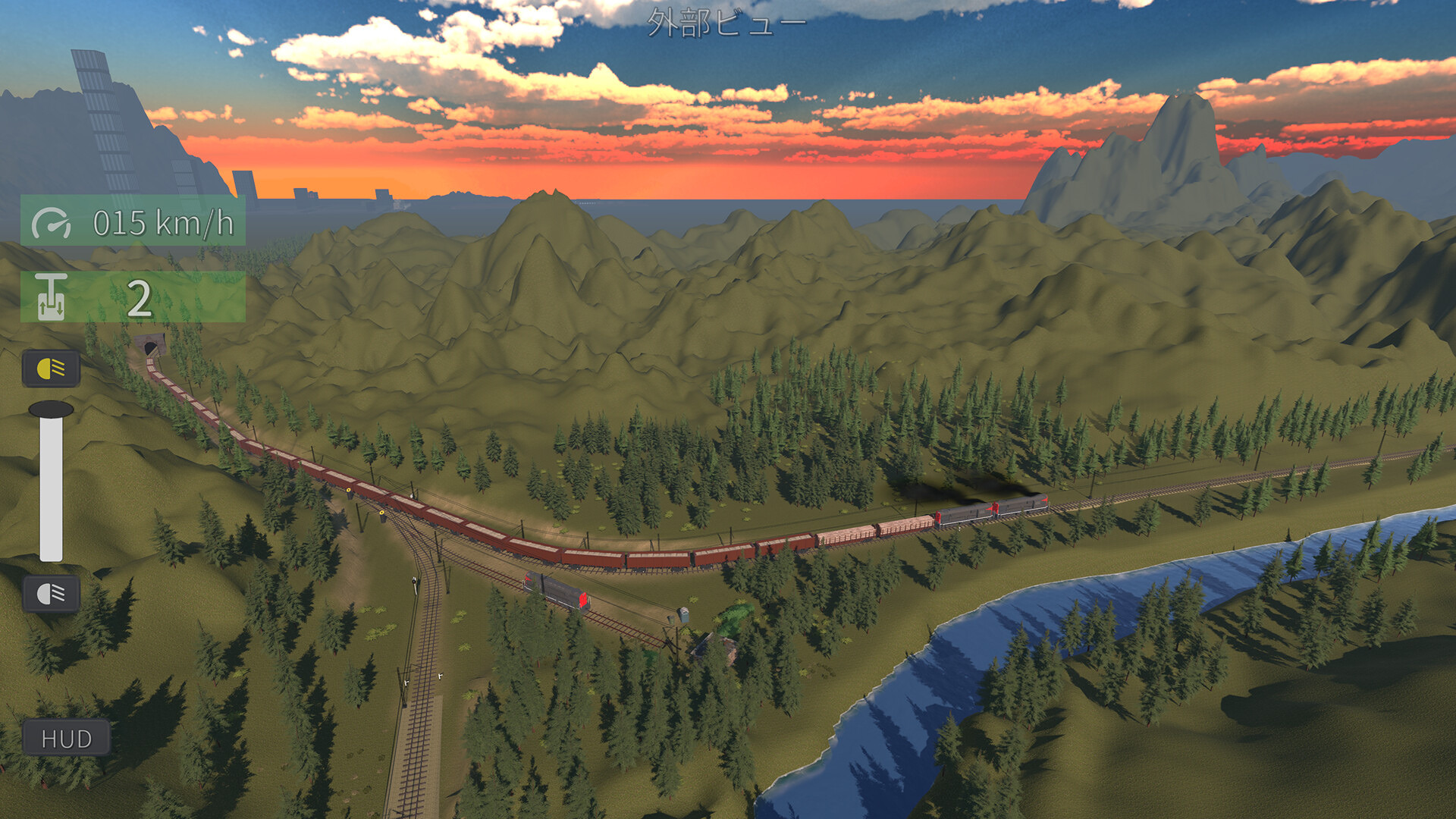Click the yellow headlight beam icon above the throttle

point(50,369)
